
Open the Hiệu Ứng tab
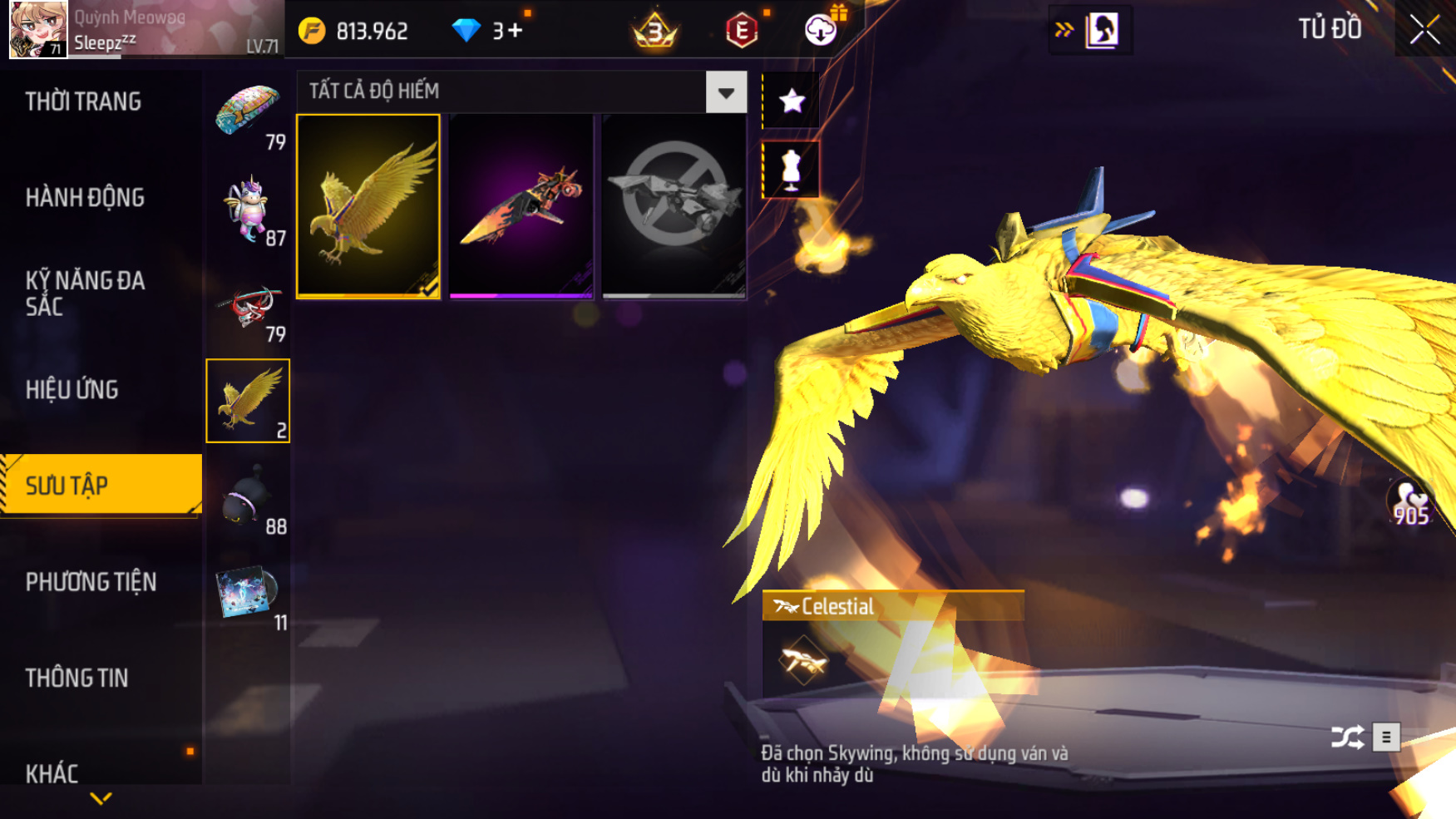[x=72, y=390]
